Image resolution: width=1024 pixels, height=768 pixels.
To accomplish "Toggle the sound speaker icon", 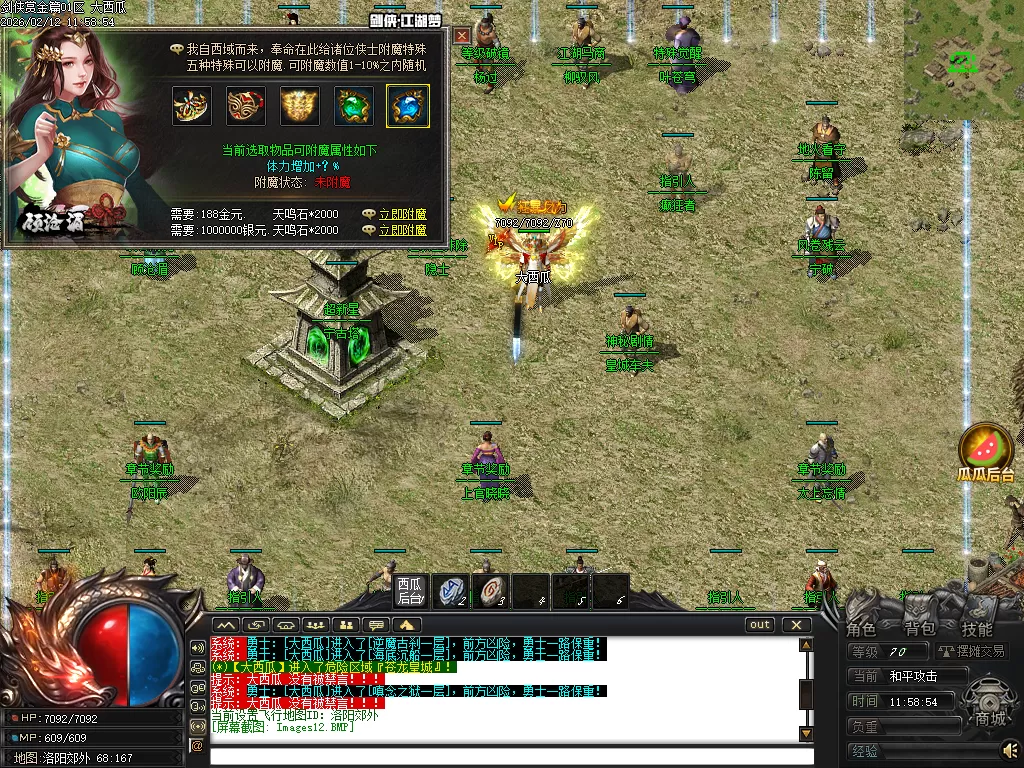I will coord(1010,748).
